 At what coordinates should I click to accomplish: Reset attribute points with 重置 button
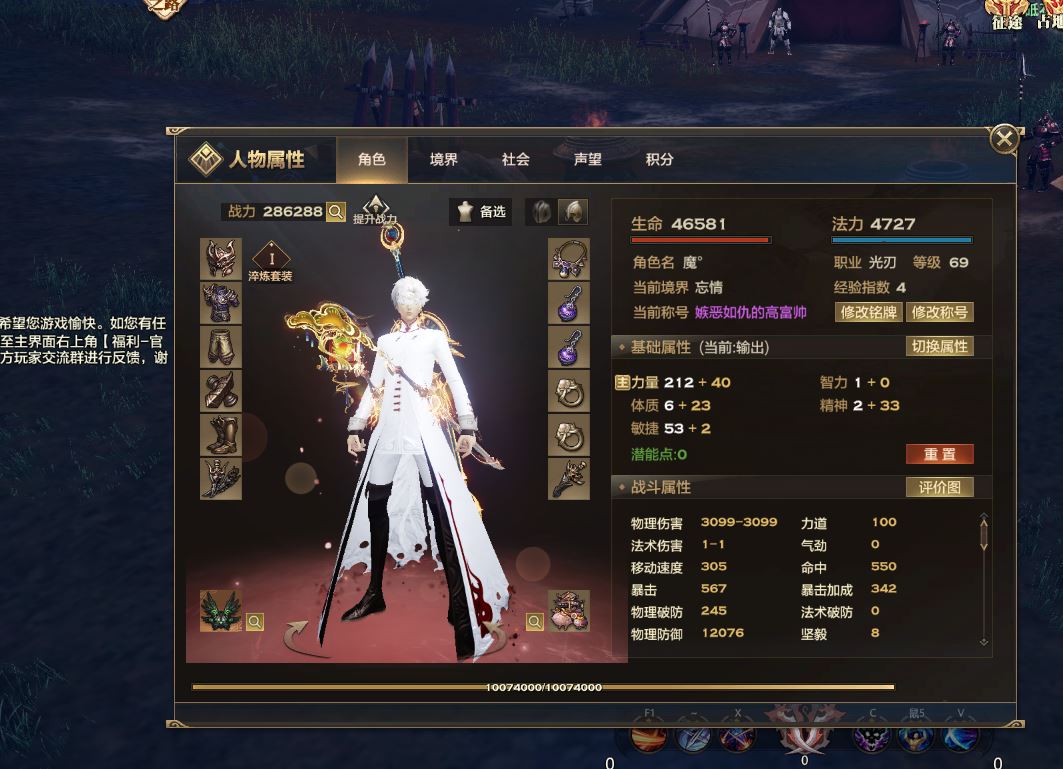pyautogui.click(x=939, y=454)
